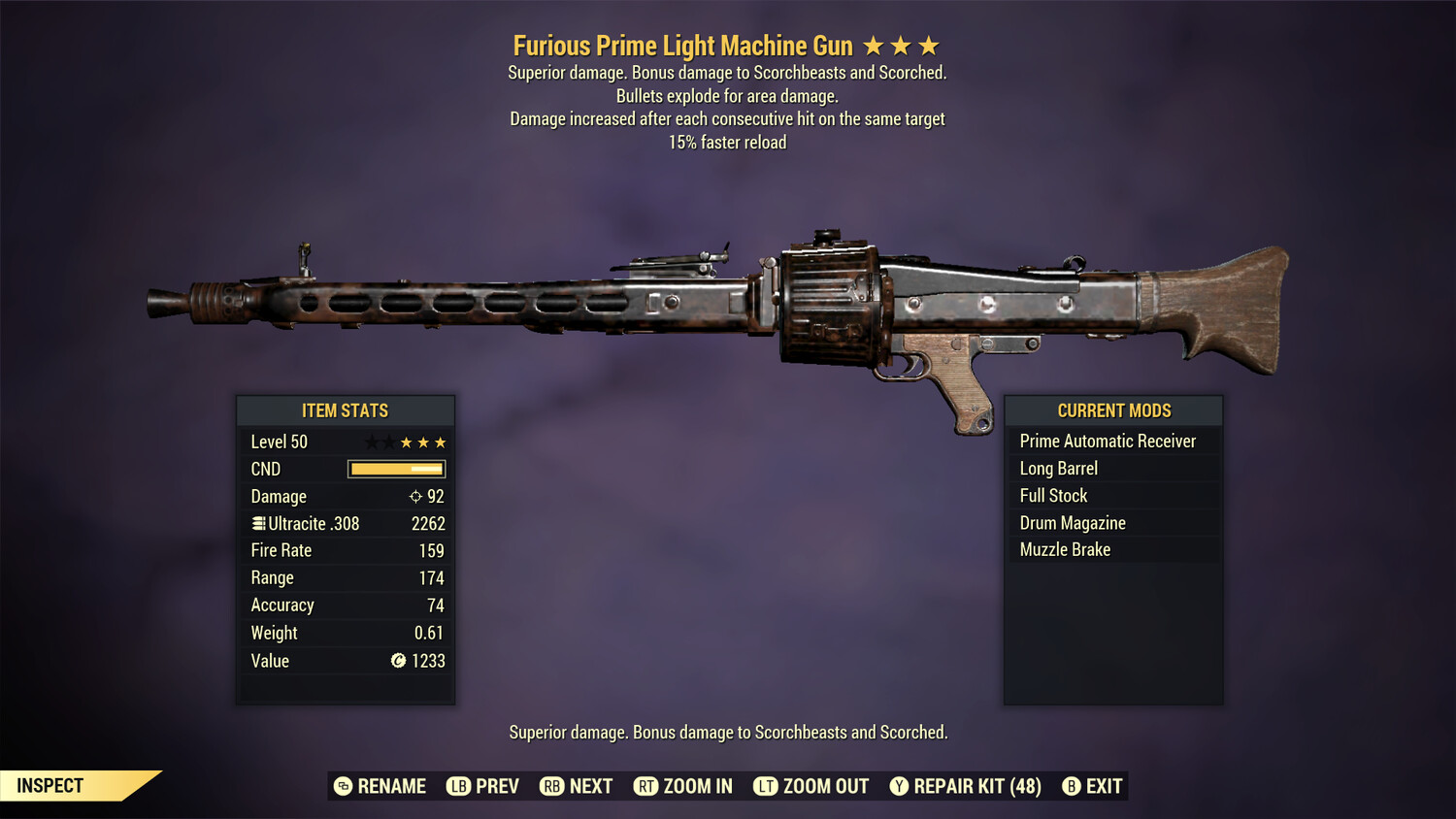Click the LB button icon for Prev
Screen dimensions: 1456x819
[x=458, y=786]
